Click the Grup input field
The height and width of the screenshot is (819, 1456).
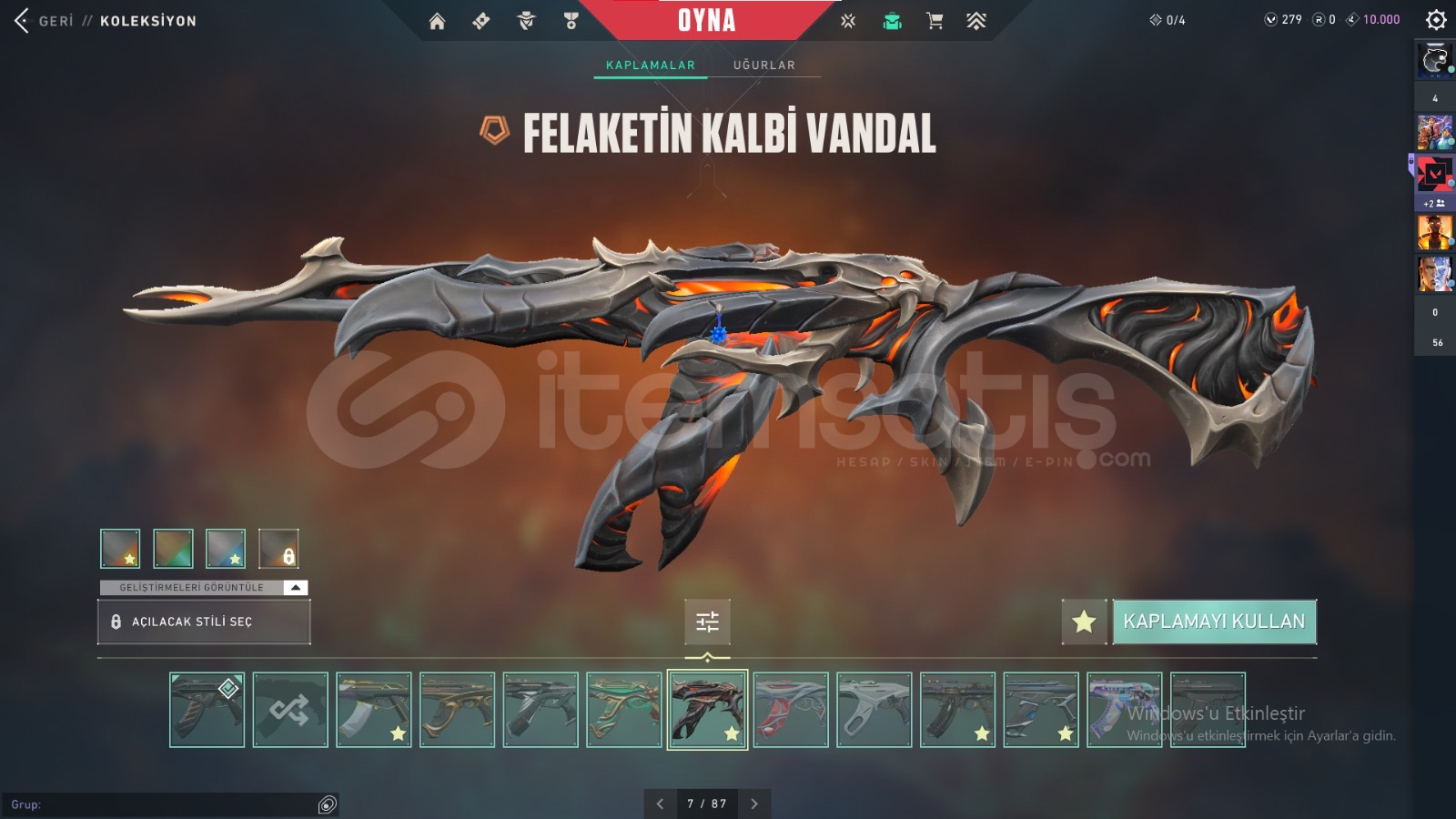tap(164, 804)
